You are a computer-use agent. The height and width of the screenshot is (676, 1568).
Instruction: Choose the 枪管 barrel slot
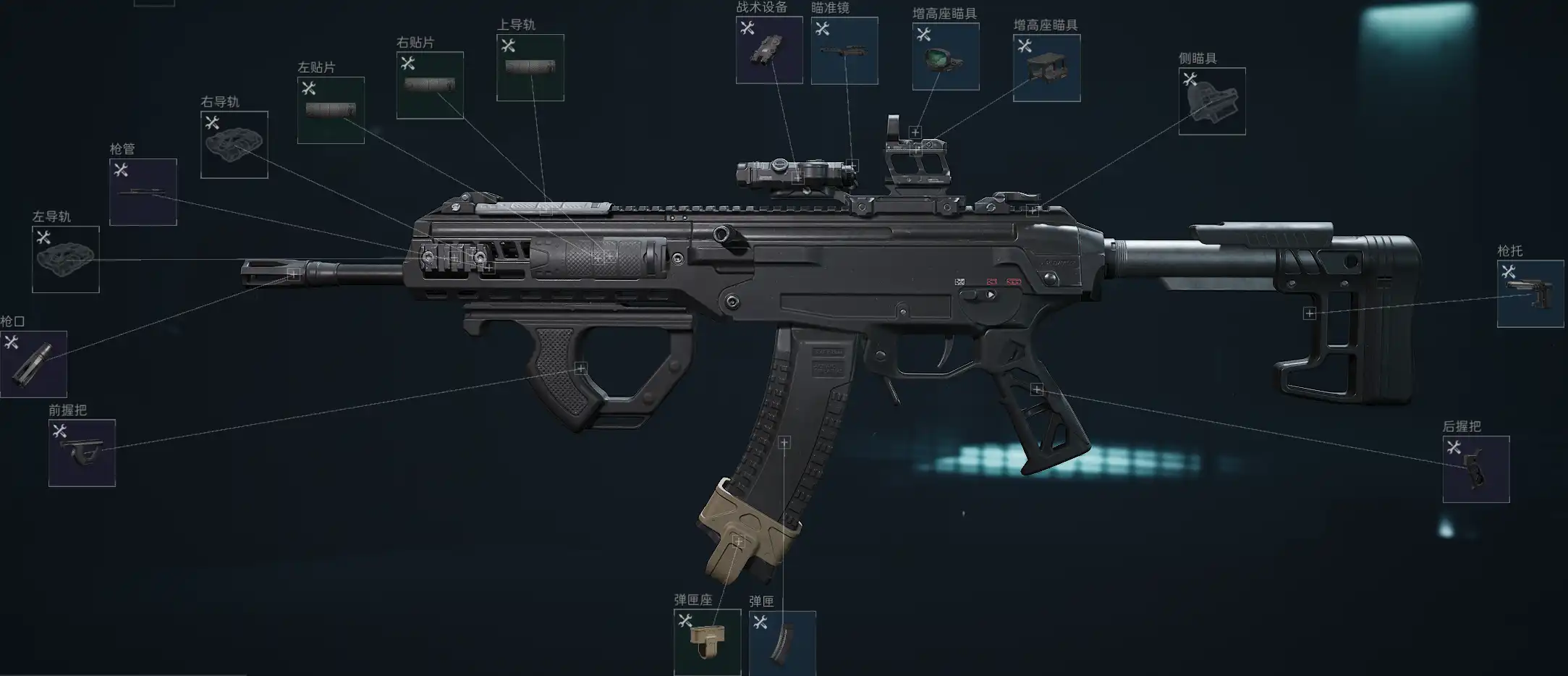tap(143, 192)
